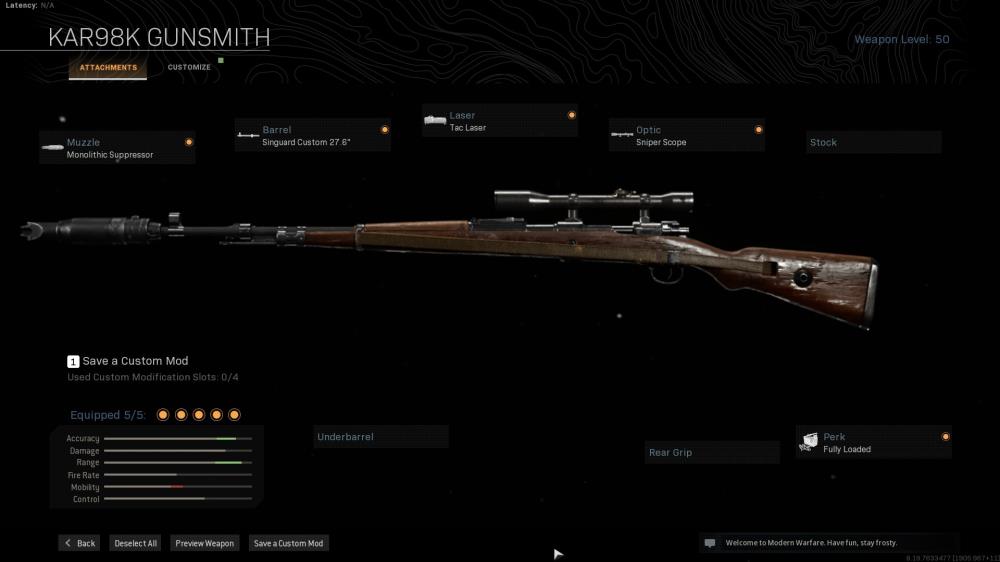Open the Perk Fully Loaded slot

click(x=873, y=443)
